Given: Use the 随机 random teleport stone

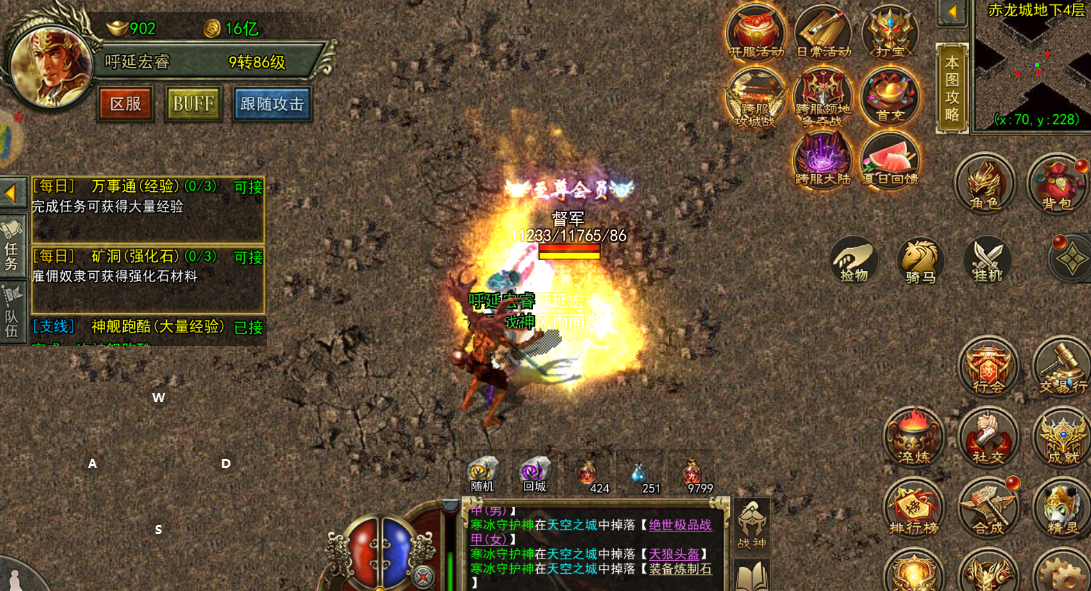Looking at the screenshot, I should (483, 474).
